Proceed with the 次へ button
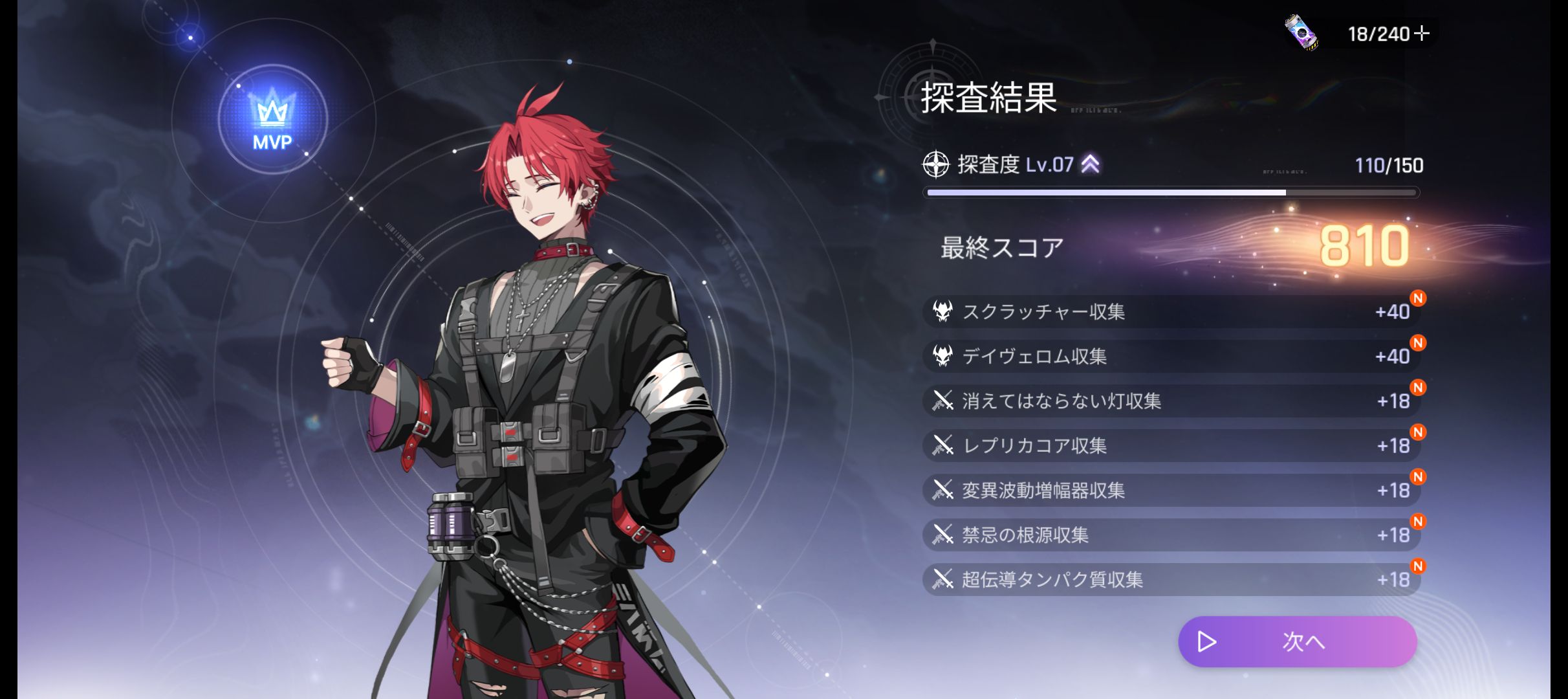 pyautogui.click(x=1297, y=641)
